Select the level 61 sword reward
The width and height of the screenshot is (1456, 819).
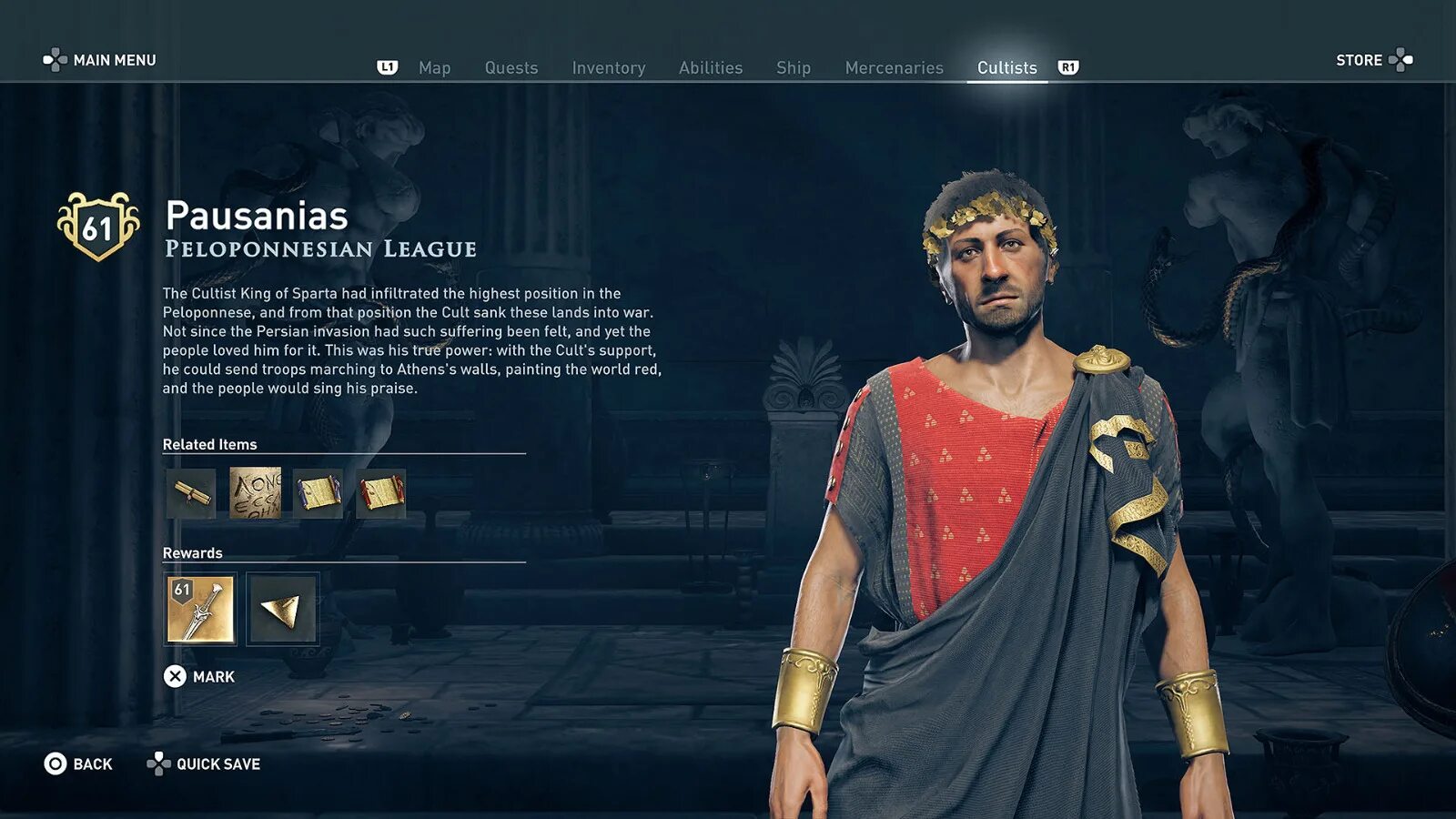(200, 609)
